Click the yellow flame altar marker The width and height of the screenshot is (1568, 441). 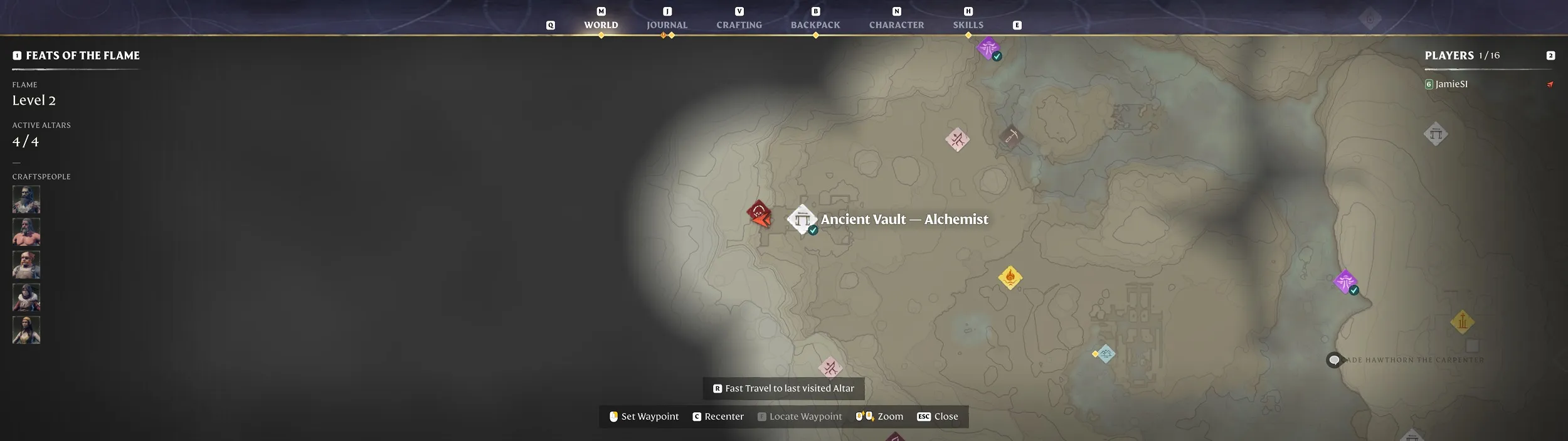[x=1010, y=277]
